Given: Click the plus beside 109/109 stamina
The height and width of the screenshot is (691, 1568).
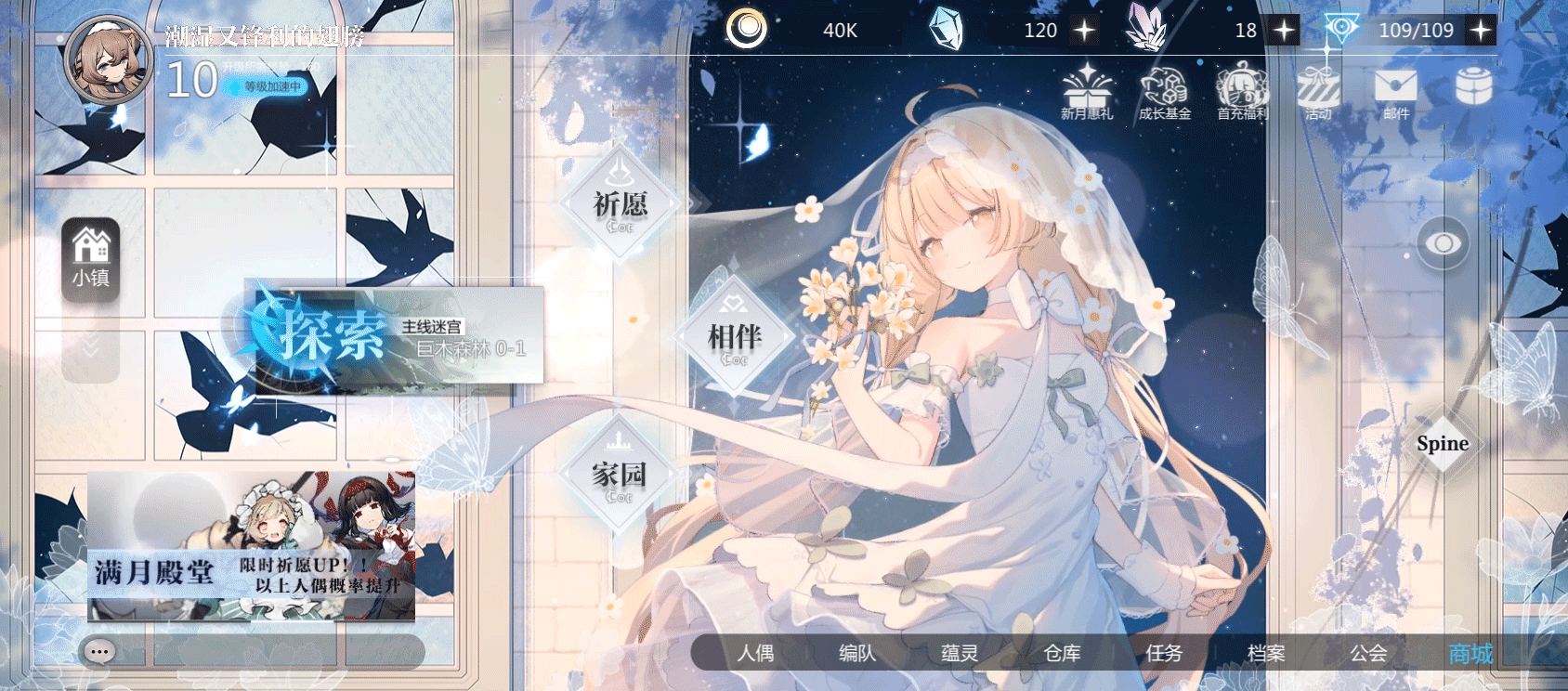Looking at the screenshot, I should (1482, 30).
